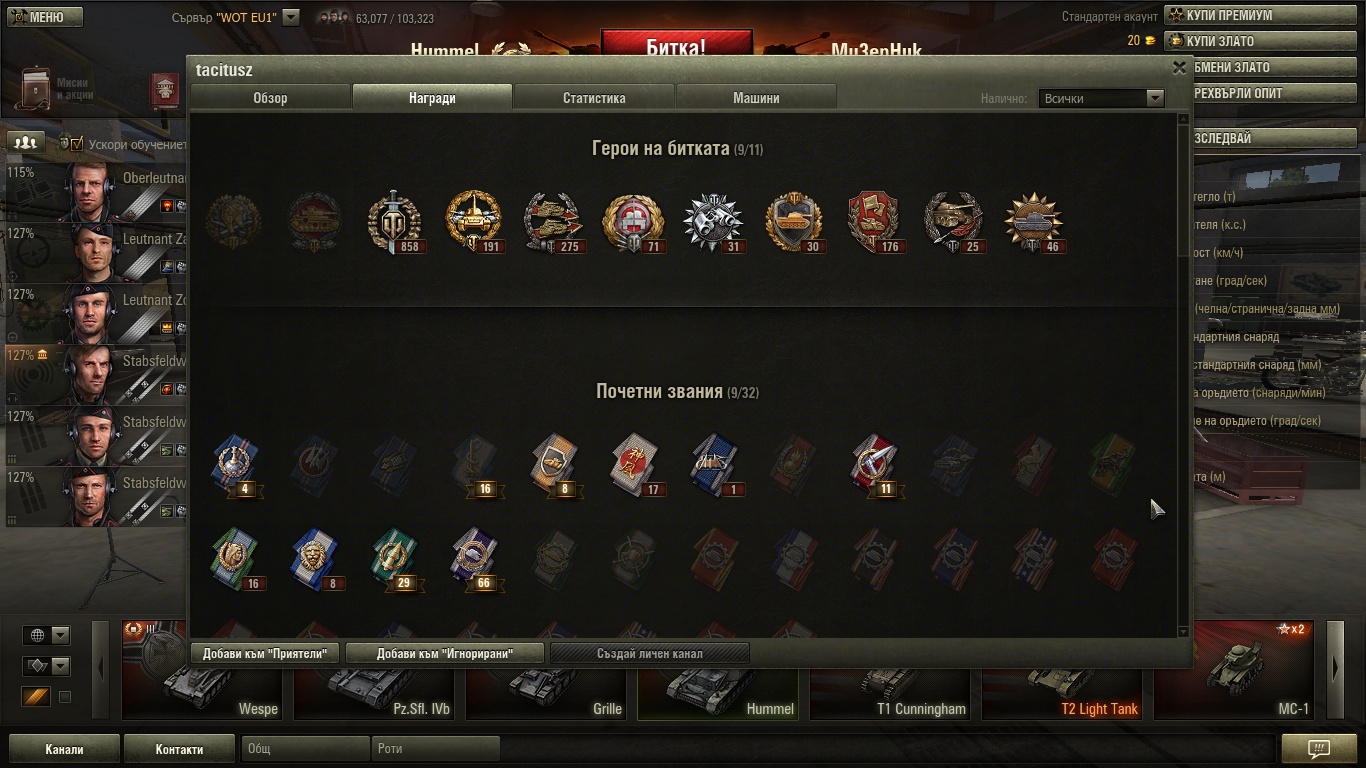Open the Контакти button
Image resolution: width=1366 pixels, height=768 pixels.
click(179, 749)
